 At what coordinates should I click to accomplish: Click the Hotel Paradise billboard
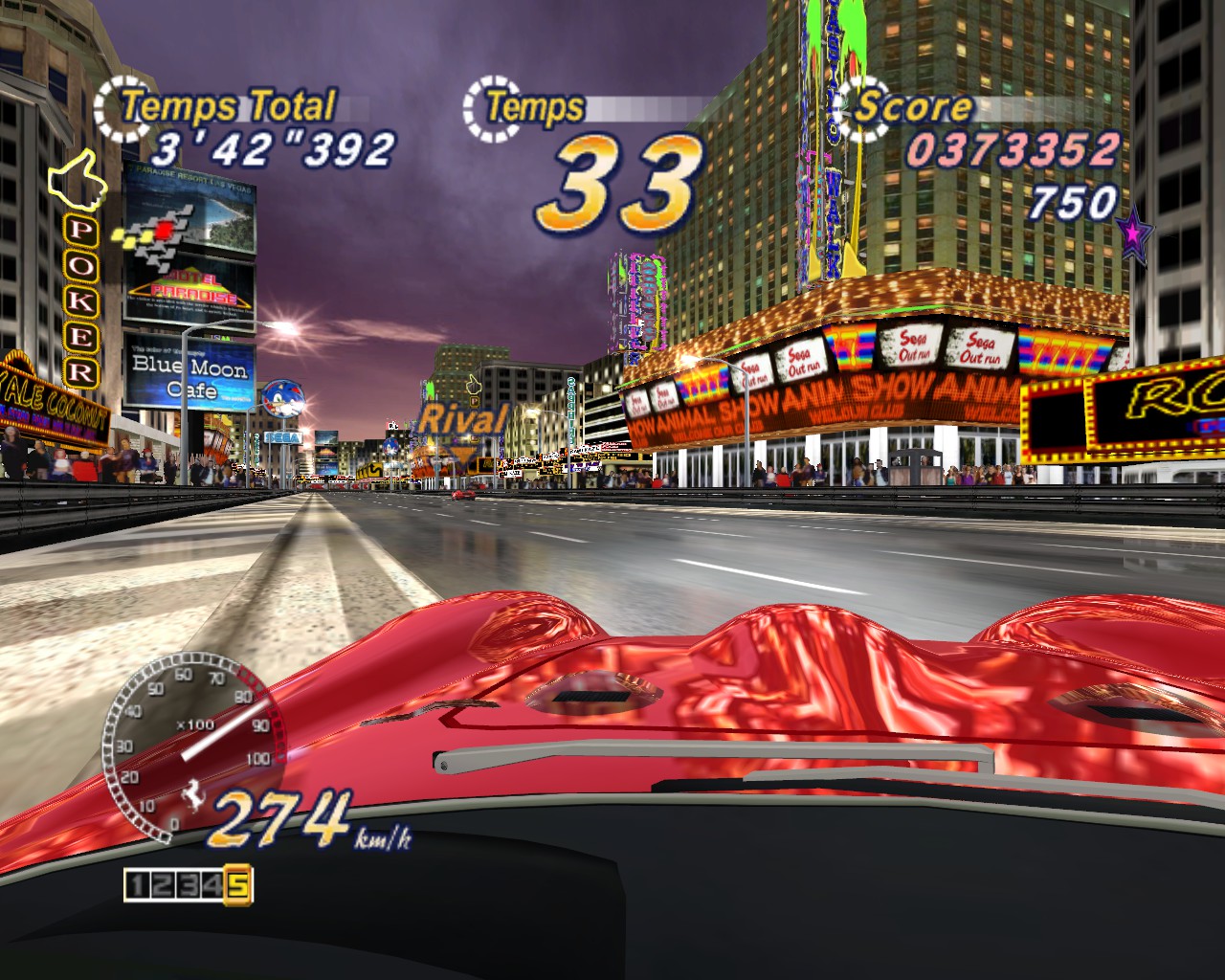coord(191,244)
